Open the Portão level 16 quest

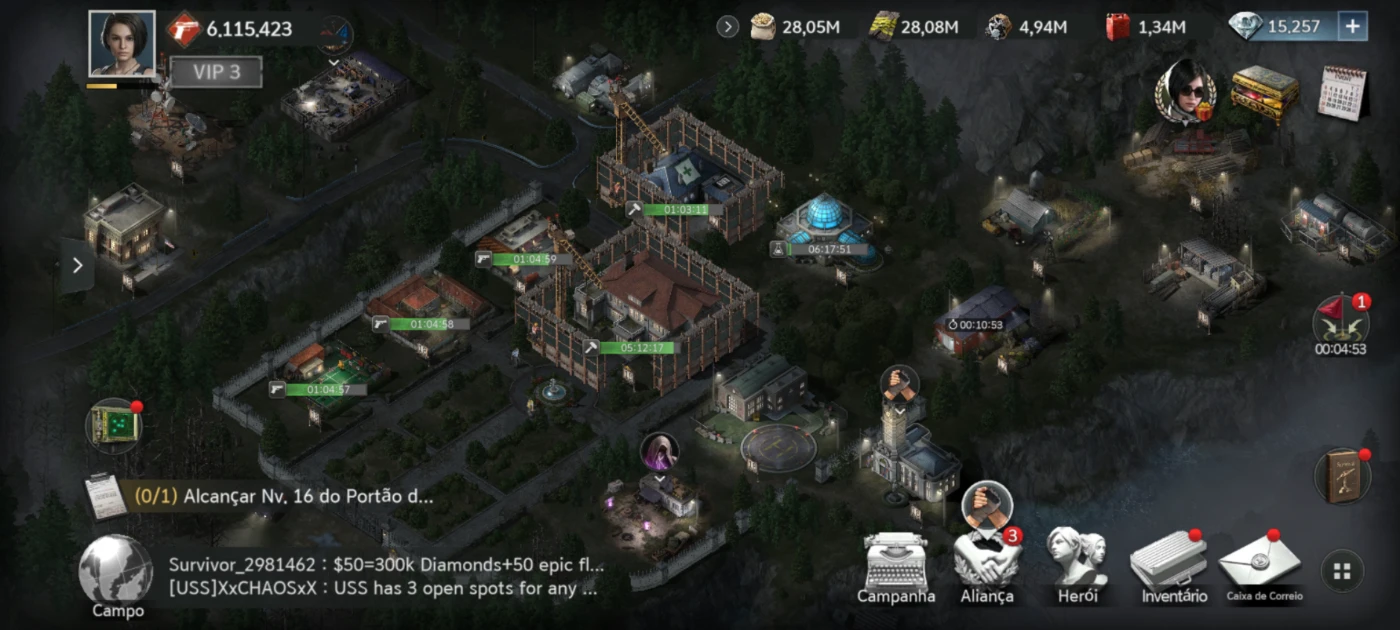tap(300, 496)
